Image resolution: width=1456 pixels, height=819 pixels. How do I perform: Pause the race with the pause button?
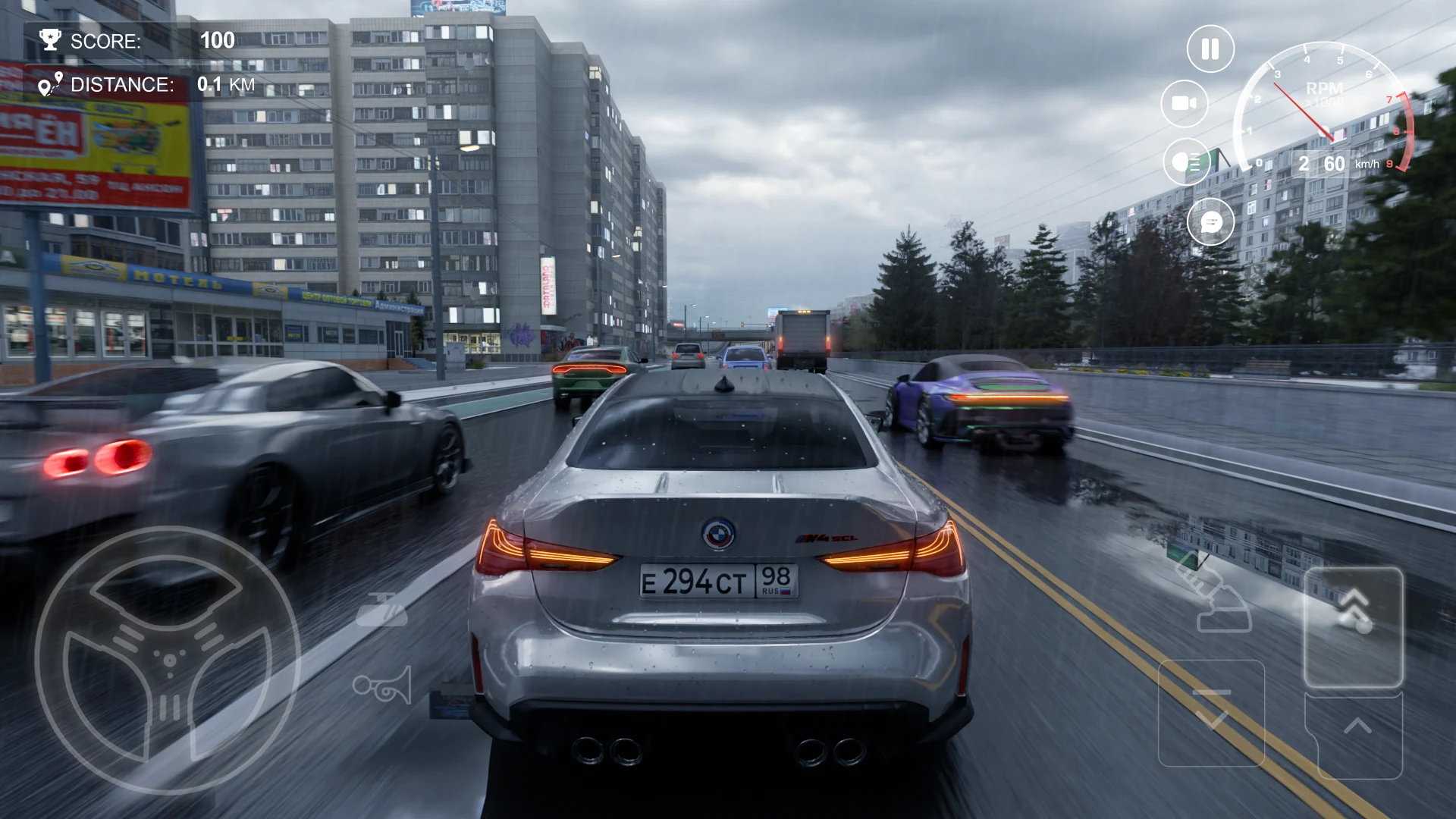point(1210,49)
